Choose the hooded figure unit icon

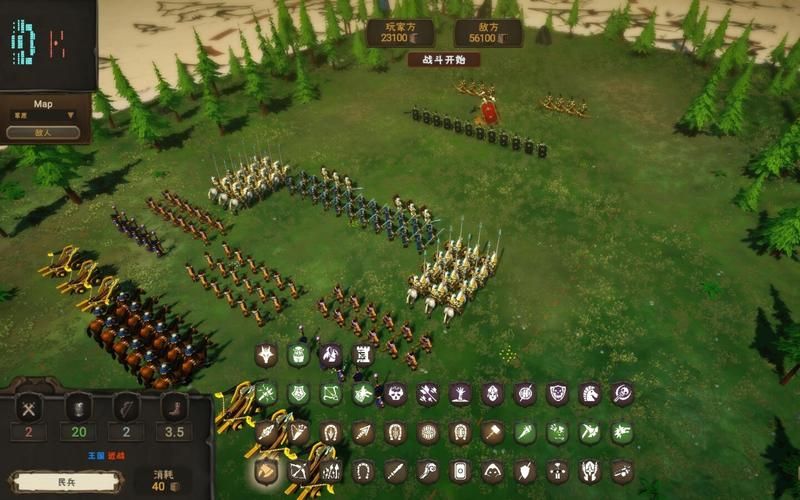pos(492,470)
